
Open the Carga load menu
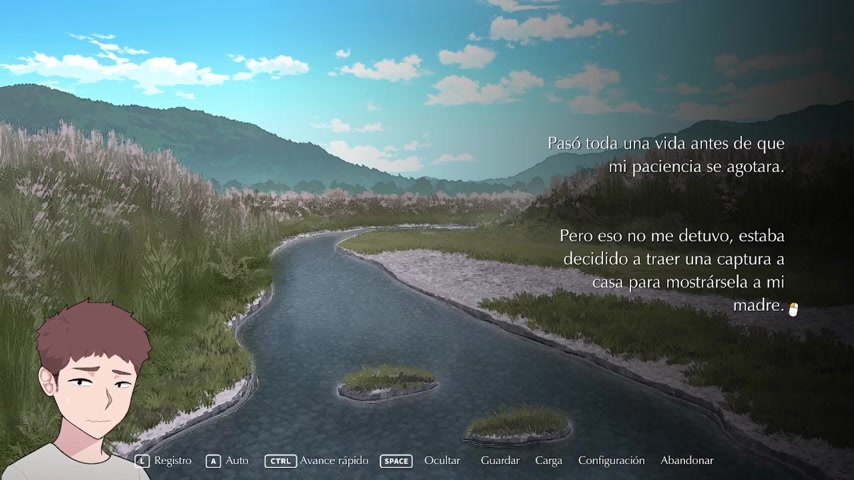click(x=548, y=461)
